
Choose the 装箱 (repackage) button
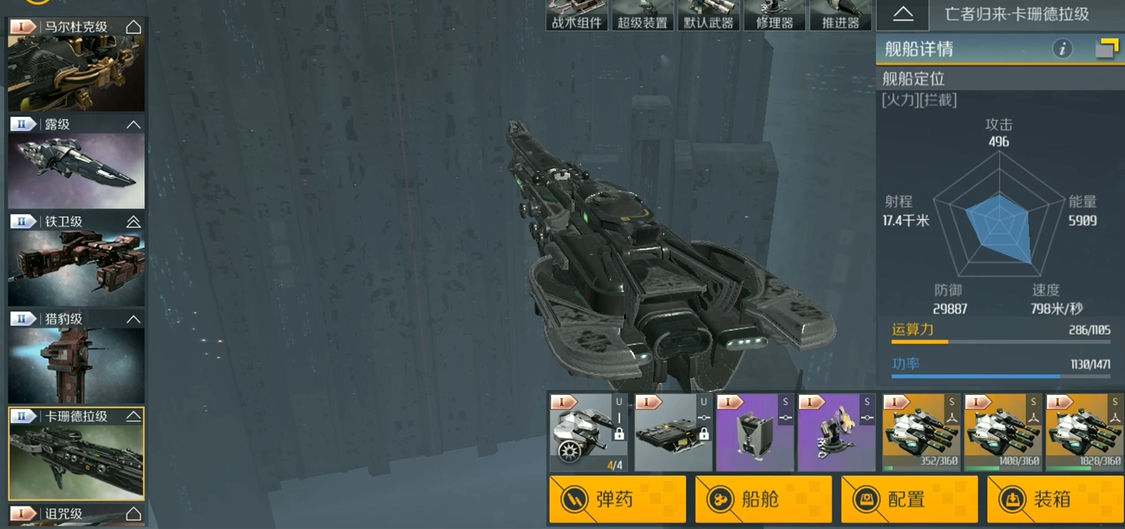1054,499
